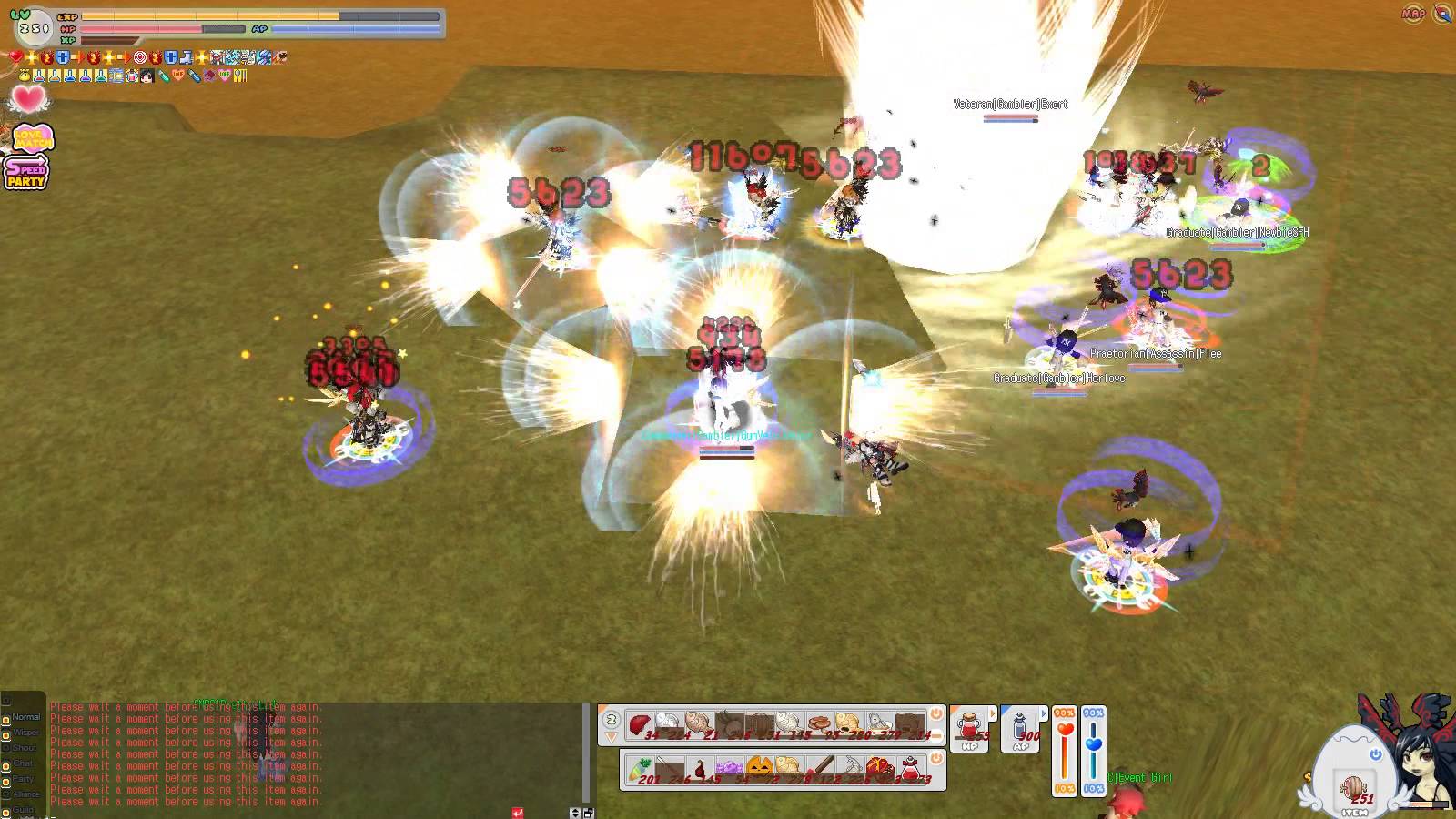The height and width of the screenshot is (819, 1456).
Task: Open the Speed Party icon
Action: pos(25,171)
